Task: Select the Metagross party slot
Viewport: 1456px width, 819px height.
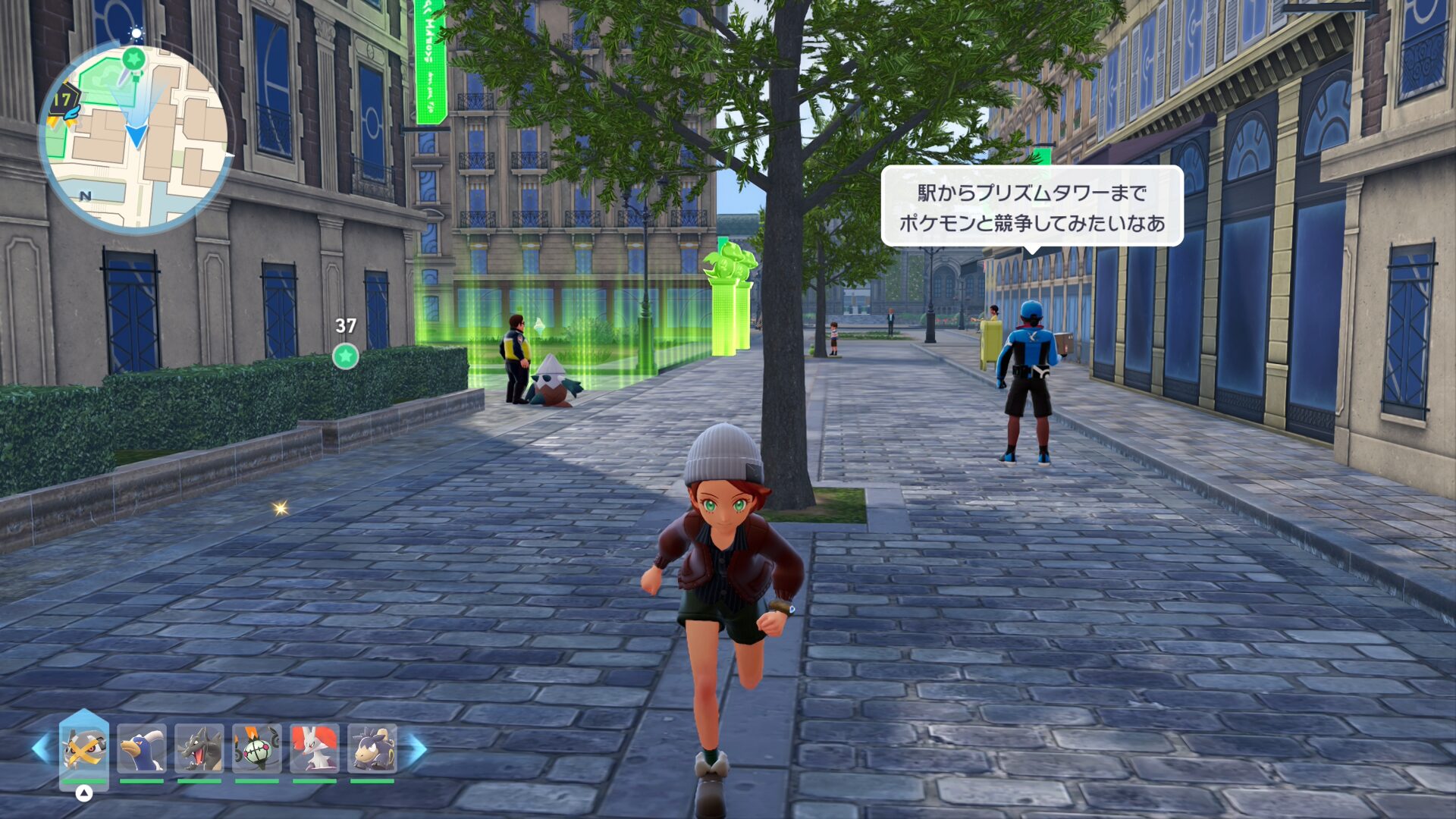Action: [x=84, y=748]
